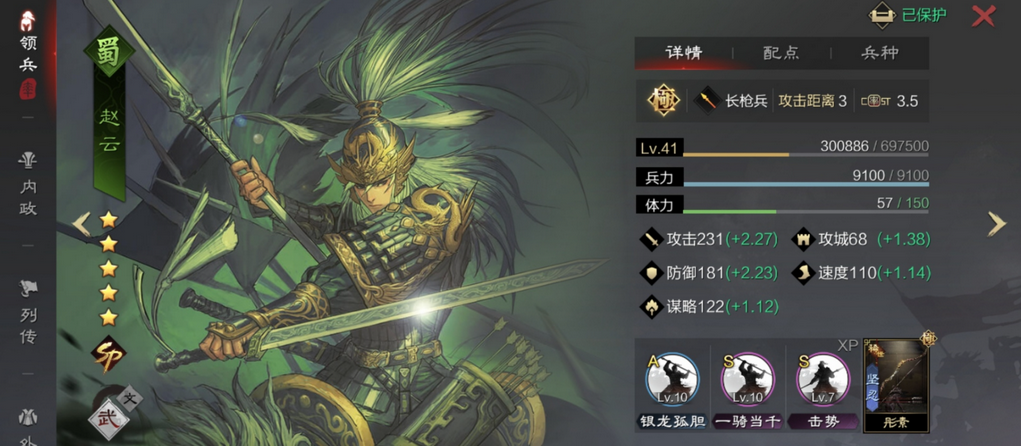
Task: Open the 形素 equipment card
Action: (x=896, y=383)
